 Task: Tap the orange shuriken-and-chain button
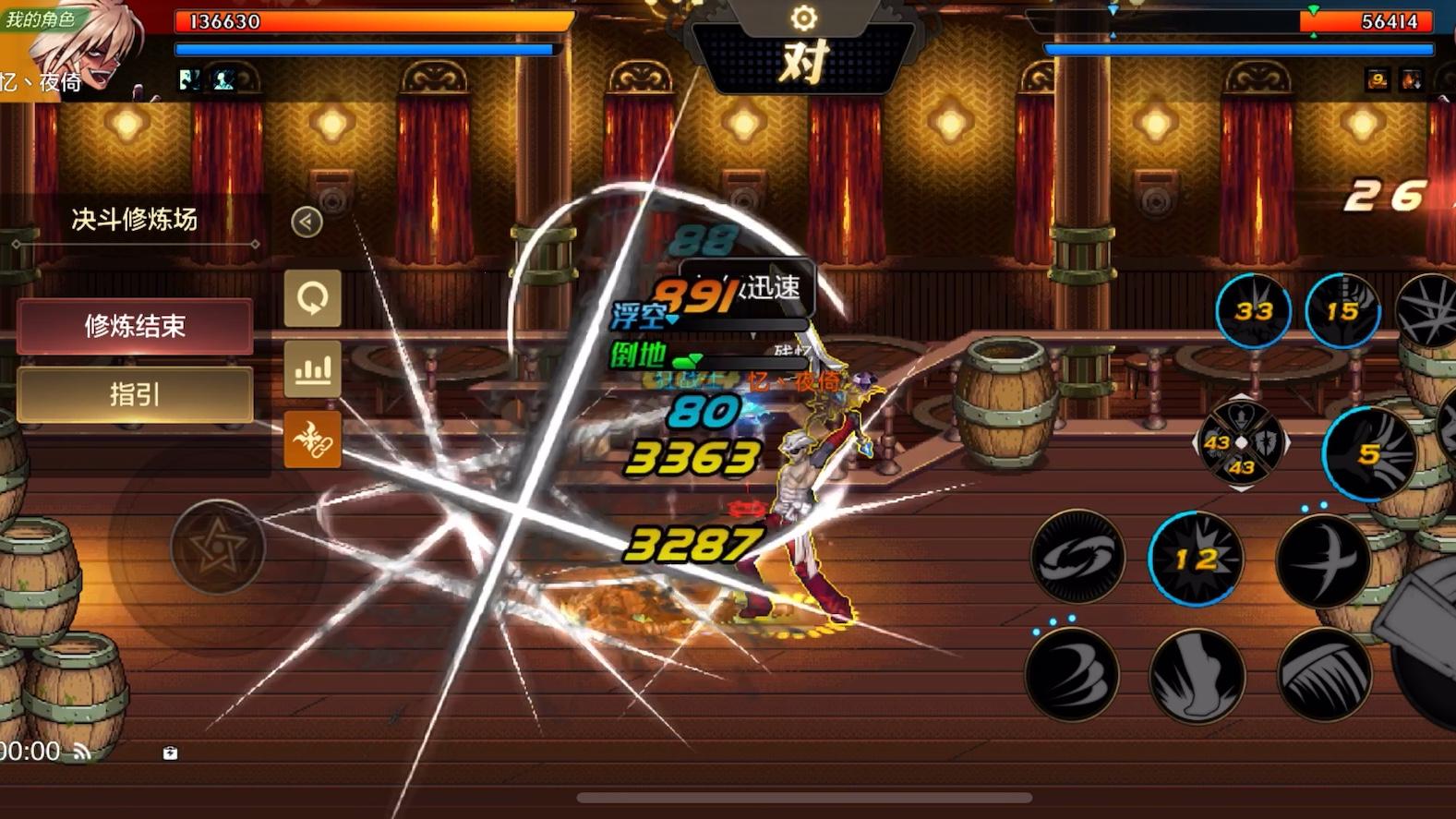click(x=312, y=440)
